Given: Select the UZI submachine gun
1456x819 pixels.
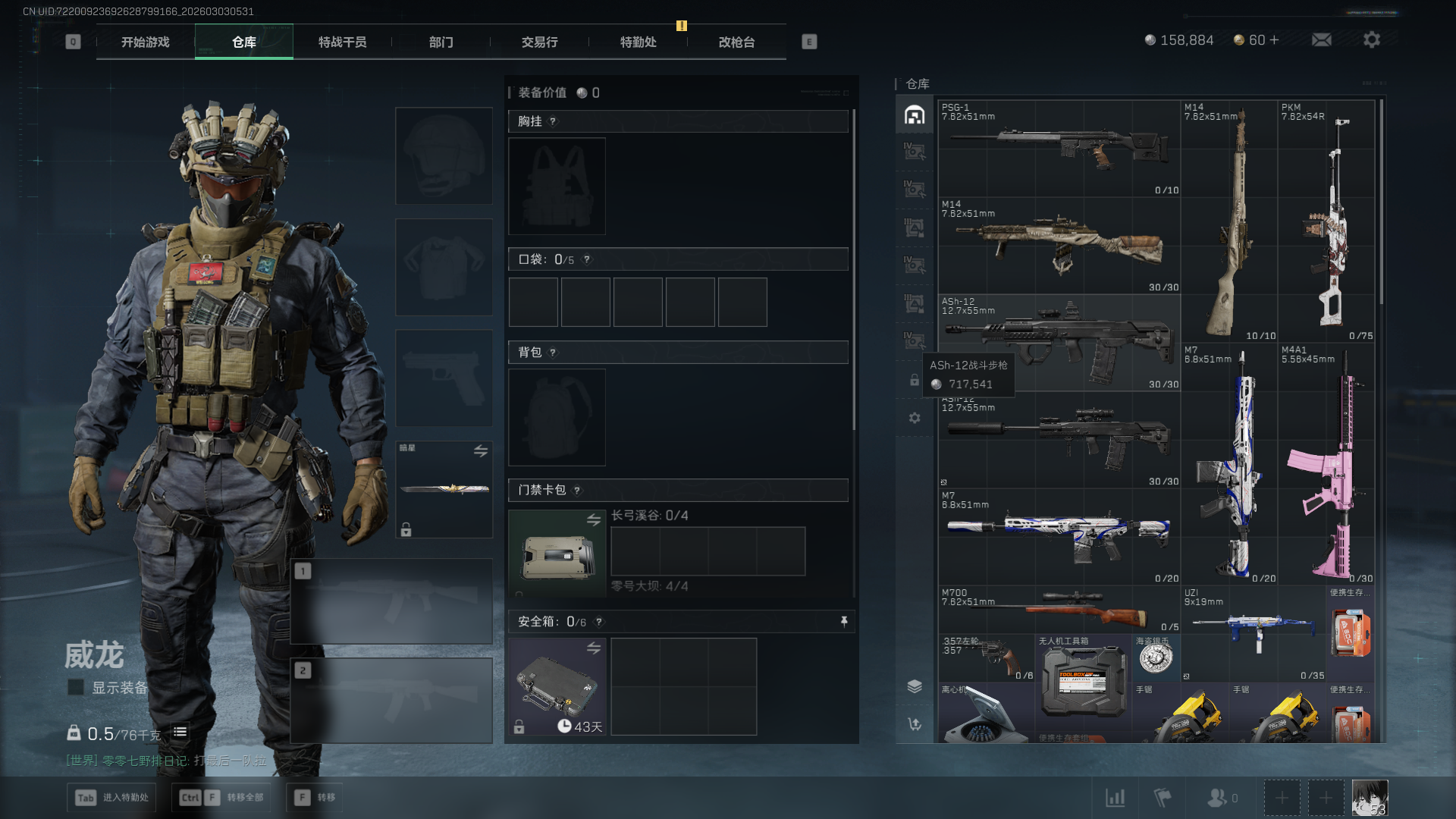Looking at the screenshot, I should (1254, 632).
